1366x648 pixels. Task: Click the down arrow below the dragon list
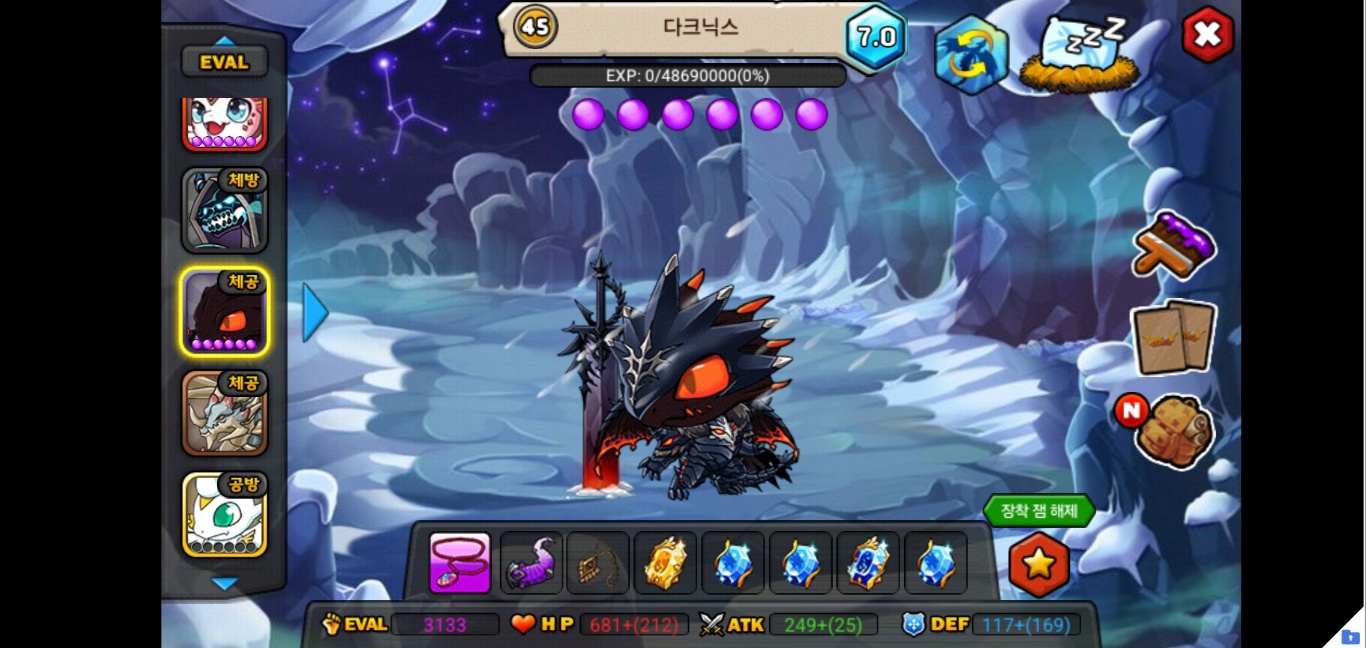pos(225,584)
